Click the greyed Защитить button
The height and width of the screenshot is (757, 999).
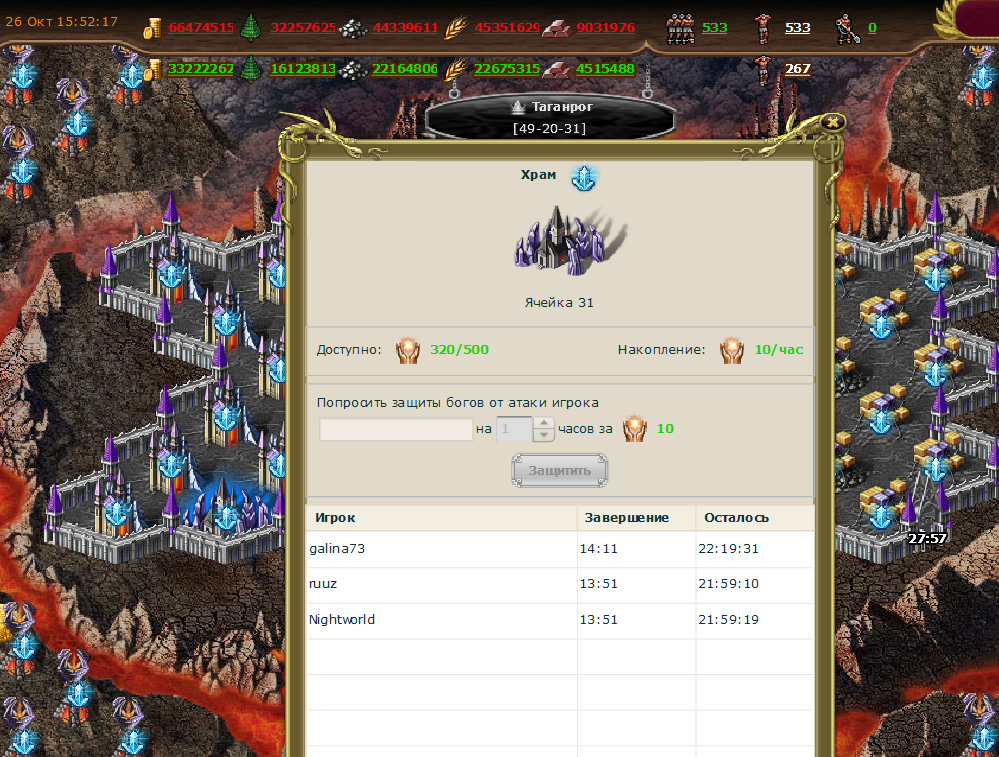coord(559,470)
